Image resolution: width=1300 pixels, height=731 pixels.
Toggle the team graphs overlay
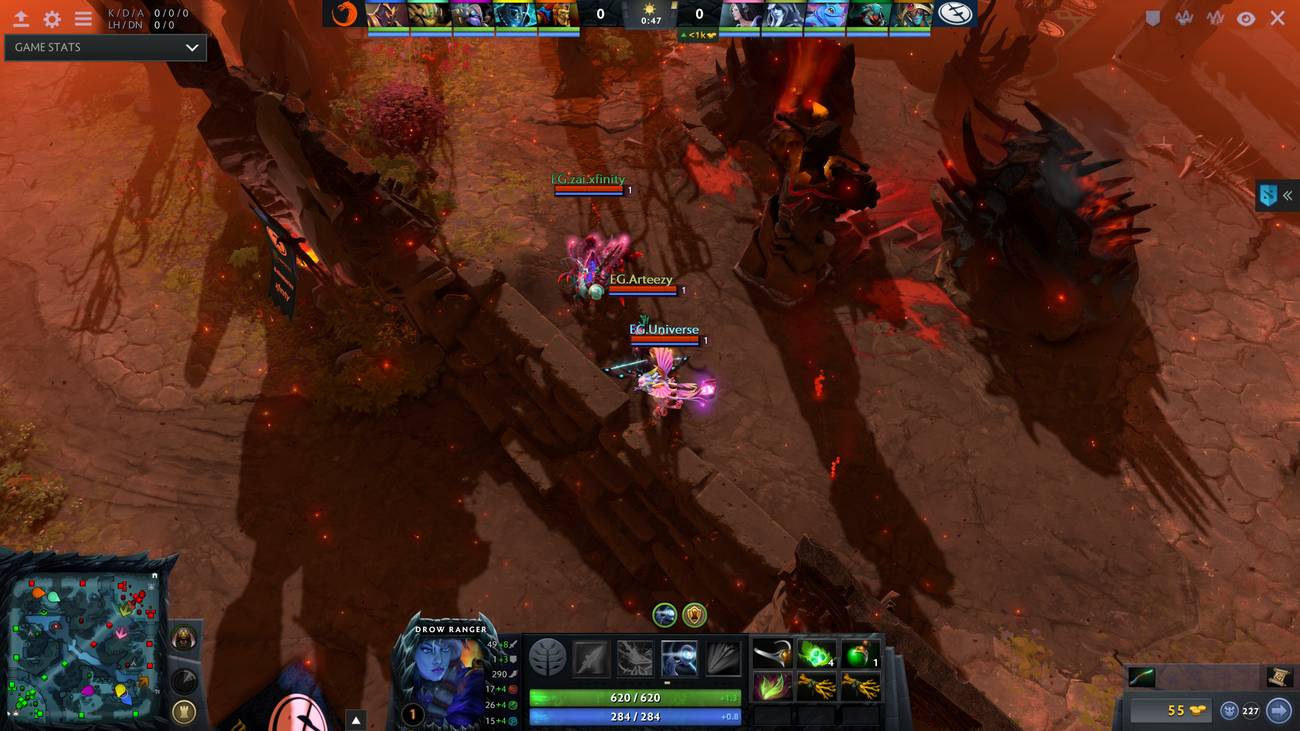[1184, 17]
